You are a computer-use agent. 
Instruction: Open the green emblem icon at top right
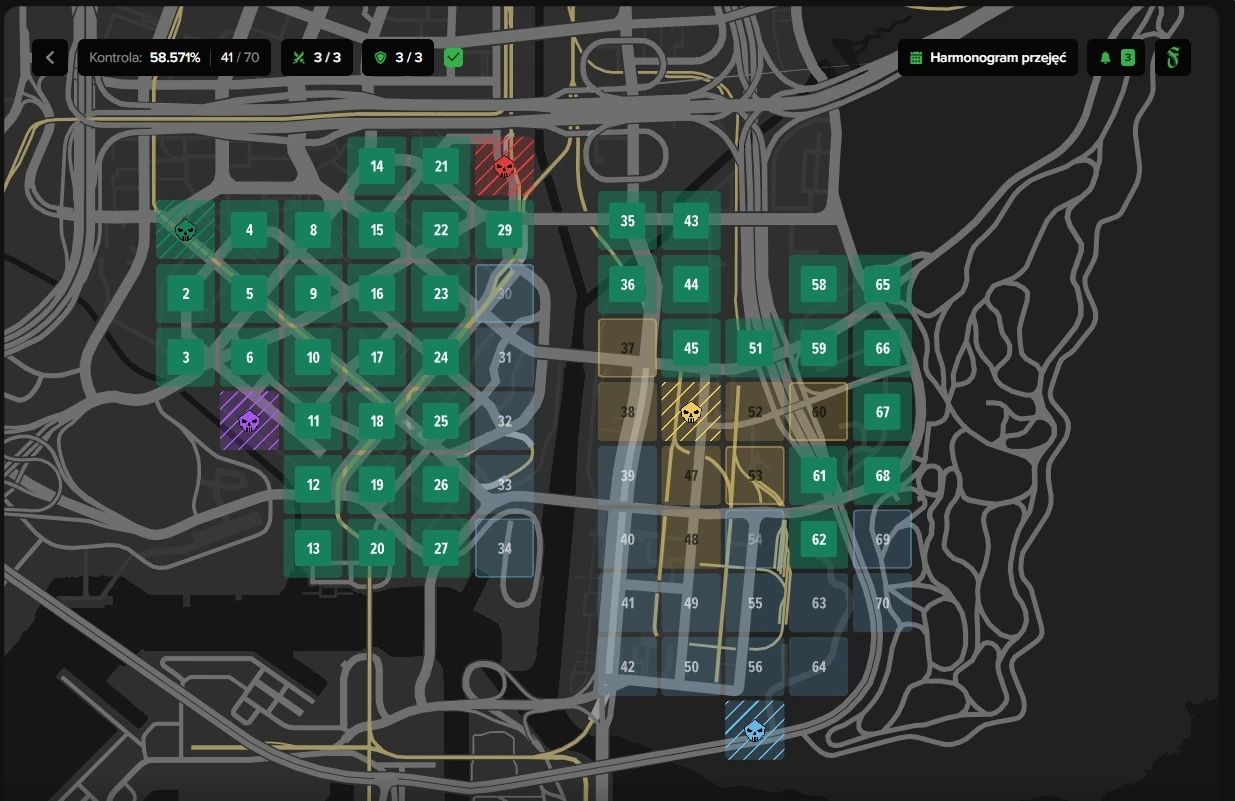pos(1173,57)
